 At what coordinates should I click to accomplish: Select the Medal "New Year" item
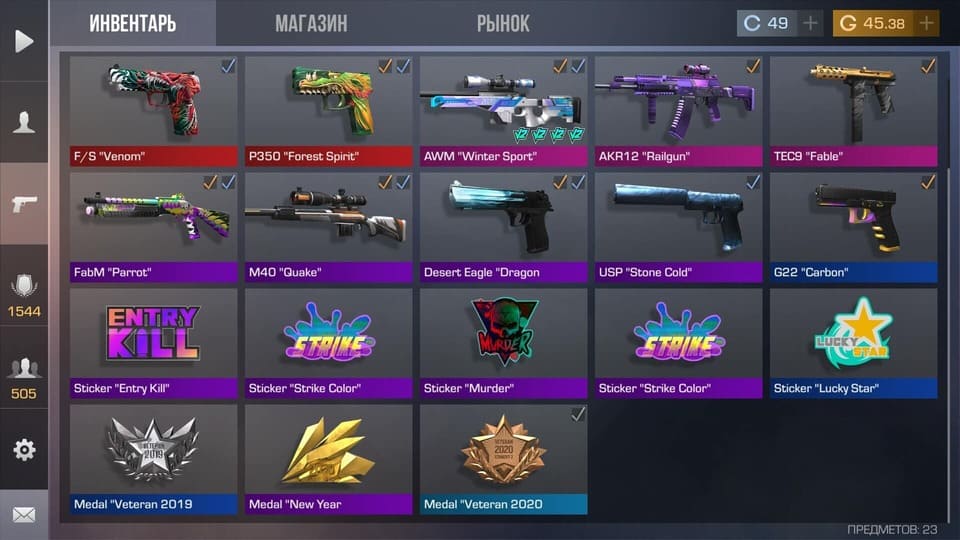[328, 458]
